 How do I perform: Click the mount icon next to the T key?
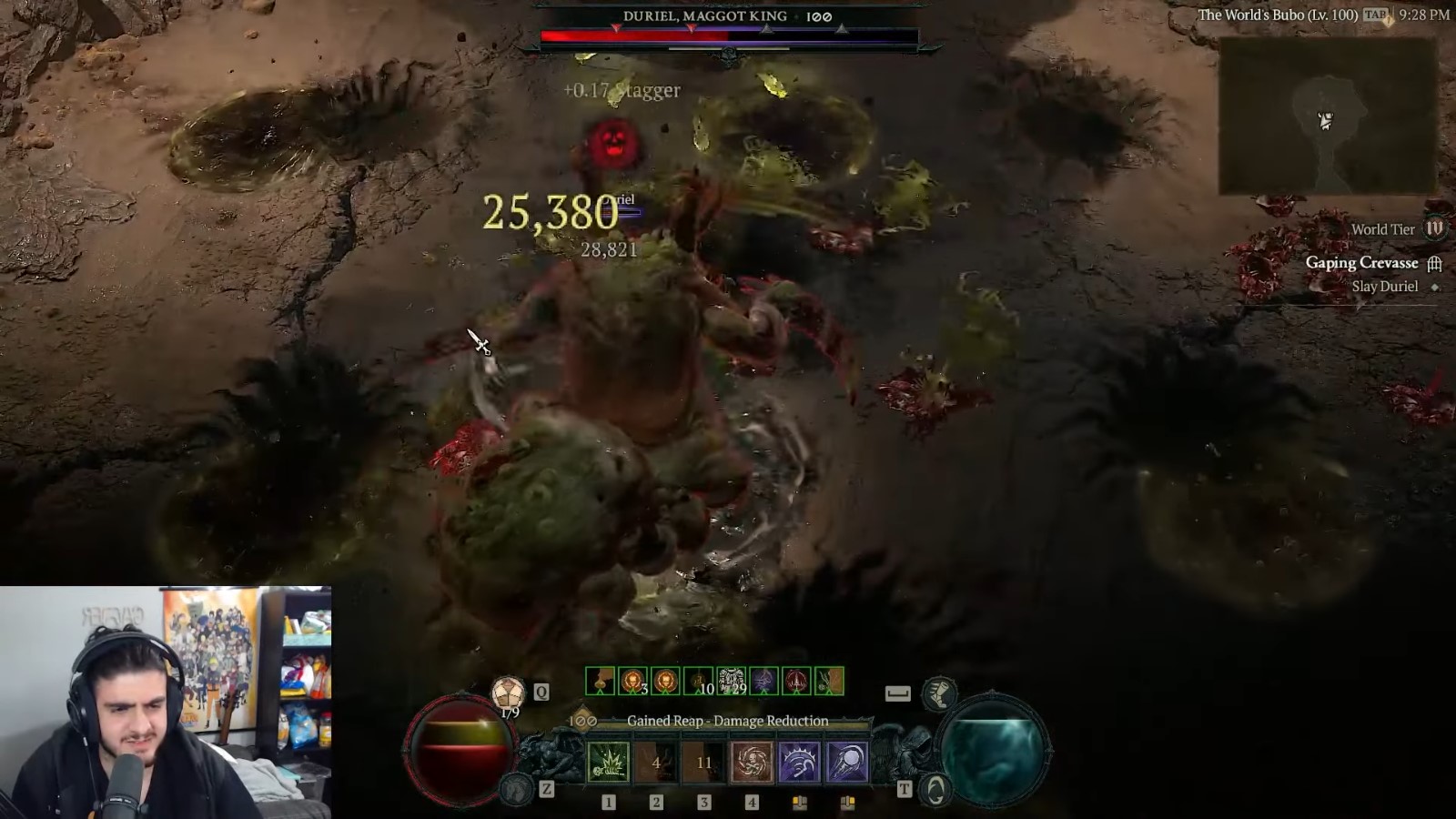tap(938, 792)
